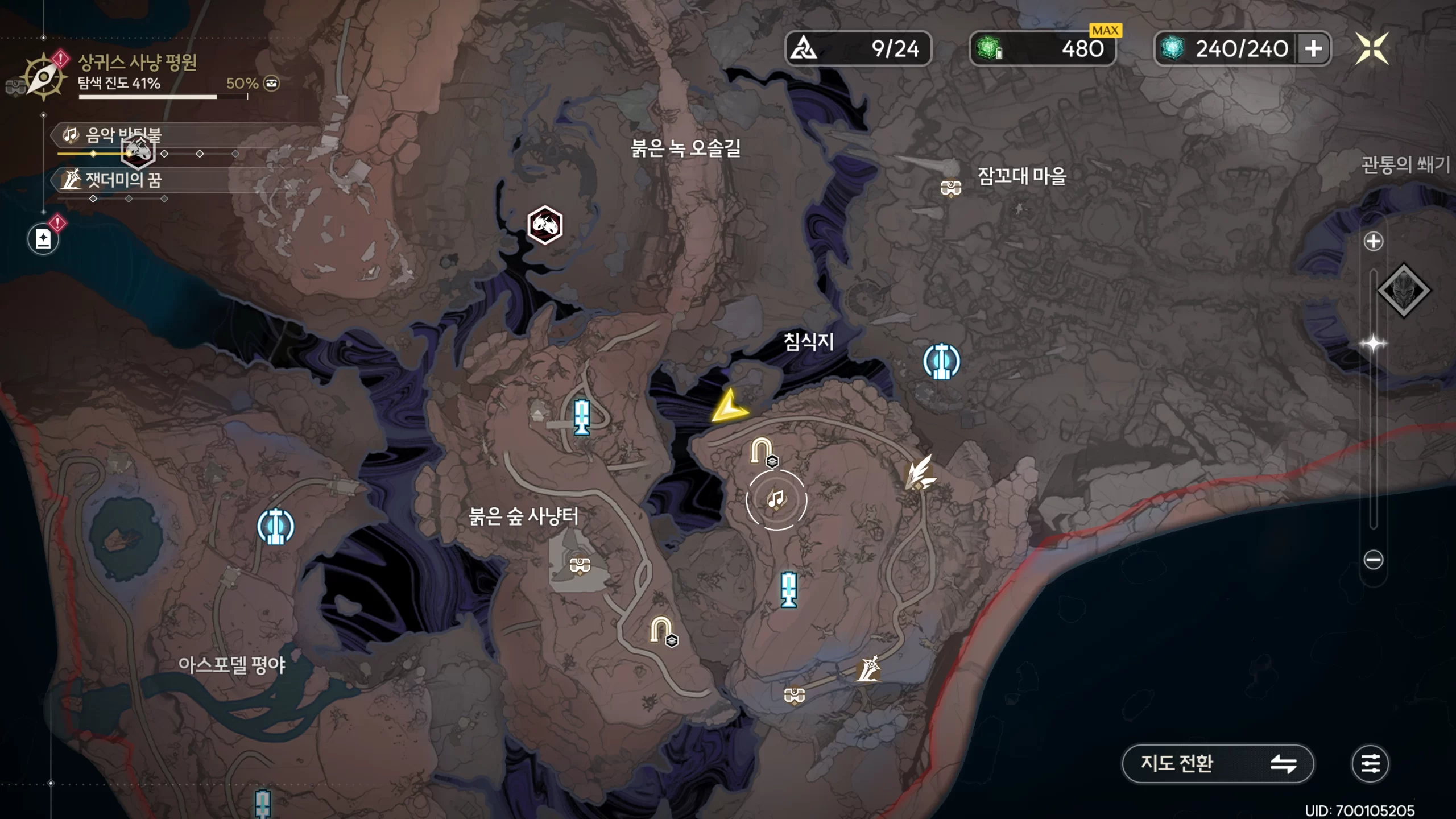The image size is (1456, 819).
Task: Select the red hexagon boss marker
Action: (x=545, y=225)
